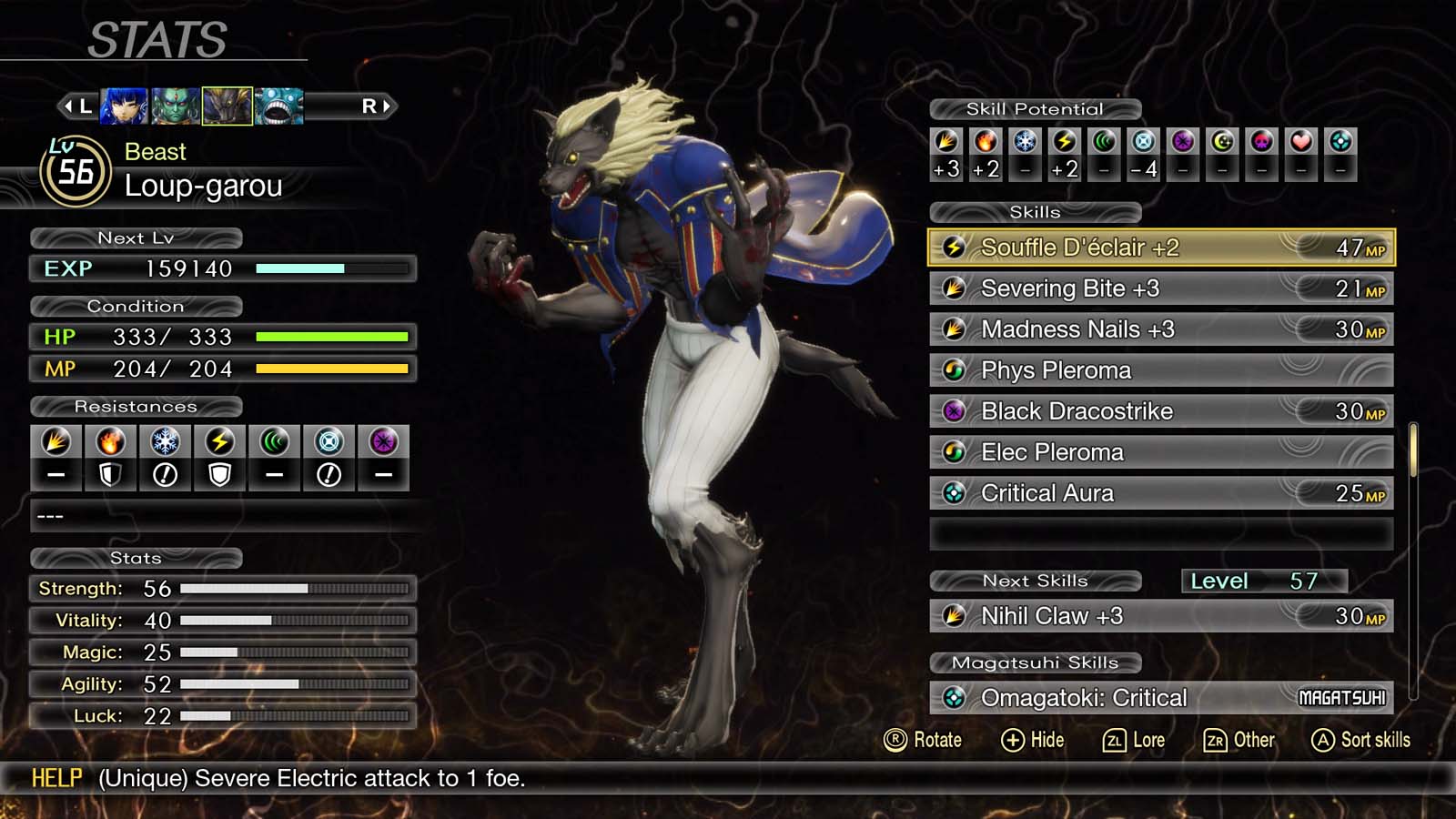Image resolution: width=1456 pixels, height=819 pixels.
Task: Select the Phys Pleroma passive skill
Action: pyautogui.click(x=1160, y=370)
